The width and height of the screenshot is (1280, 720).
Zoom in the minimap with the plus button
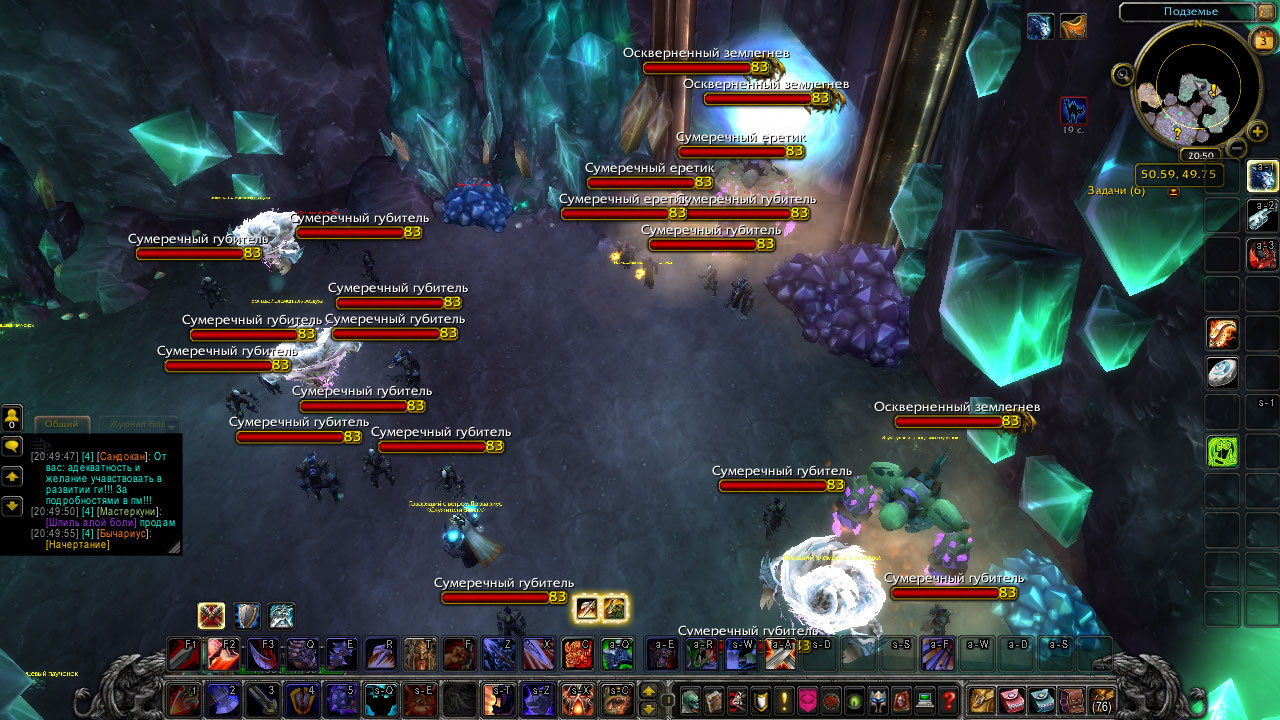click(x=1258, y=132)
